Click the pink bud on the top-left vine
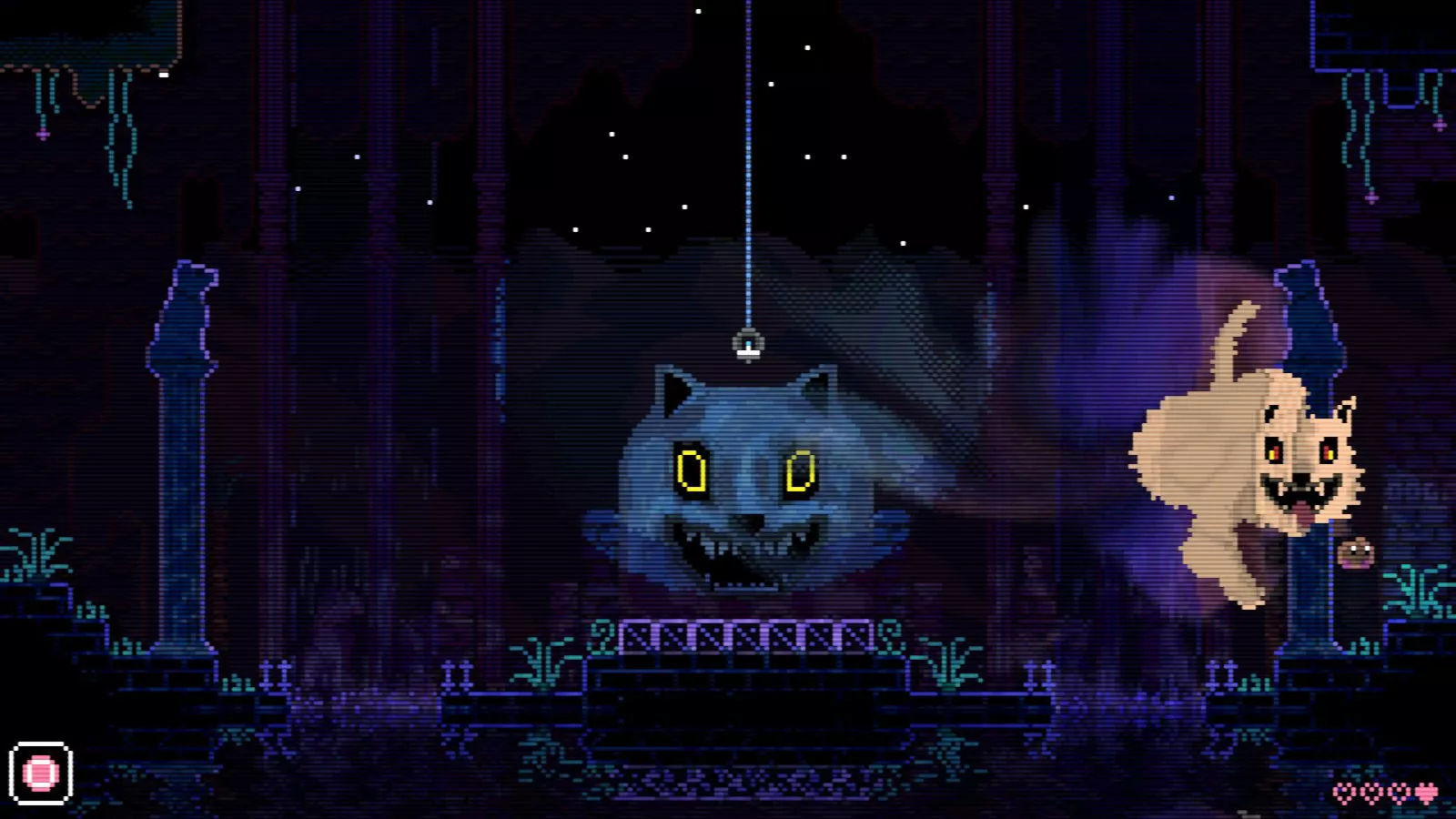 pos(41,132)
